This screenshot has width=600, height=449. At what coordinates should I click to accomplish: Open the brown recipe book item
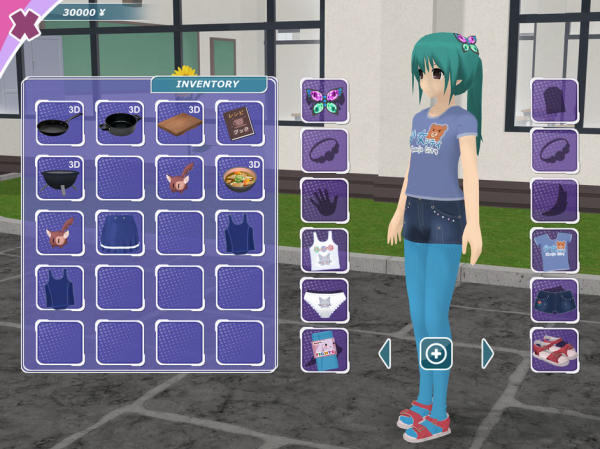[239, 123]
